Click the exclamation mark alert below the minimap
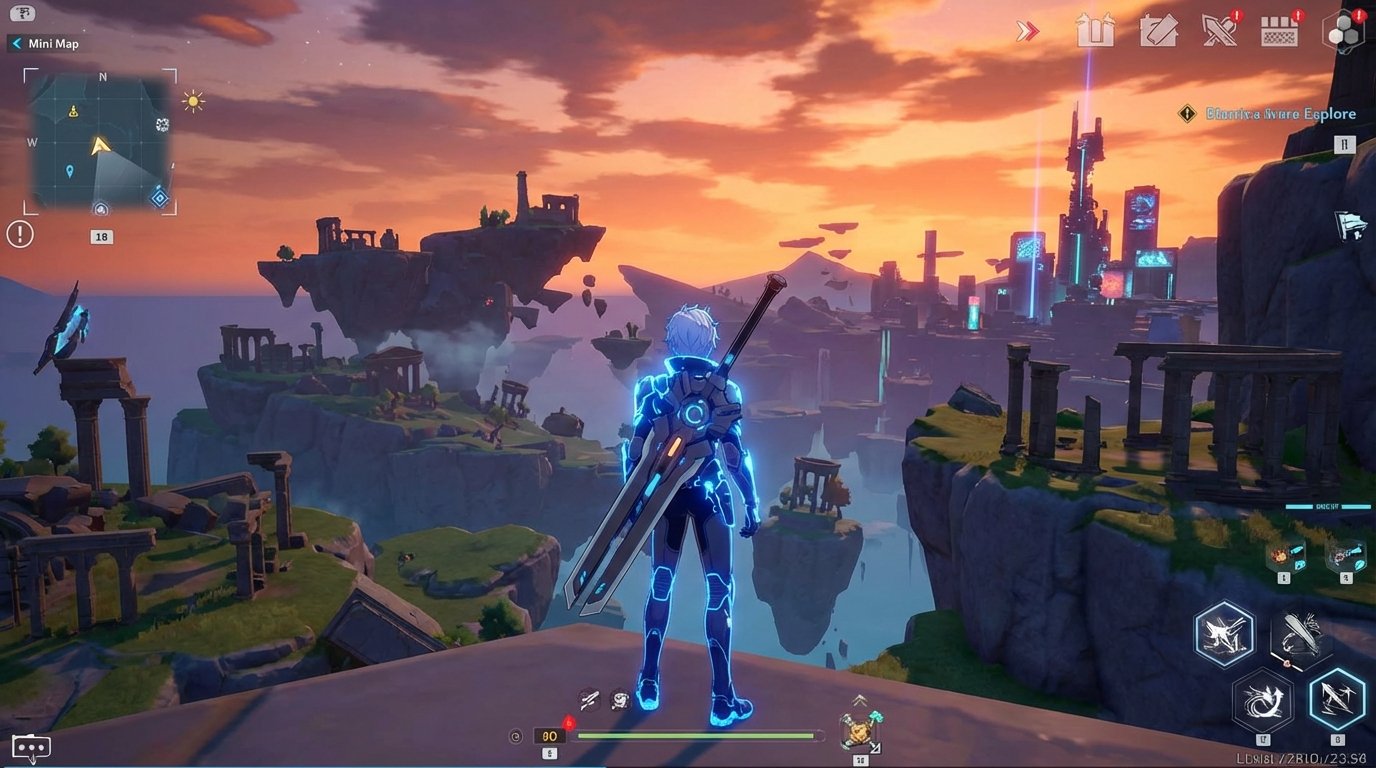1376x768 pixels. 18,234
